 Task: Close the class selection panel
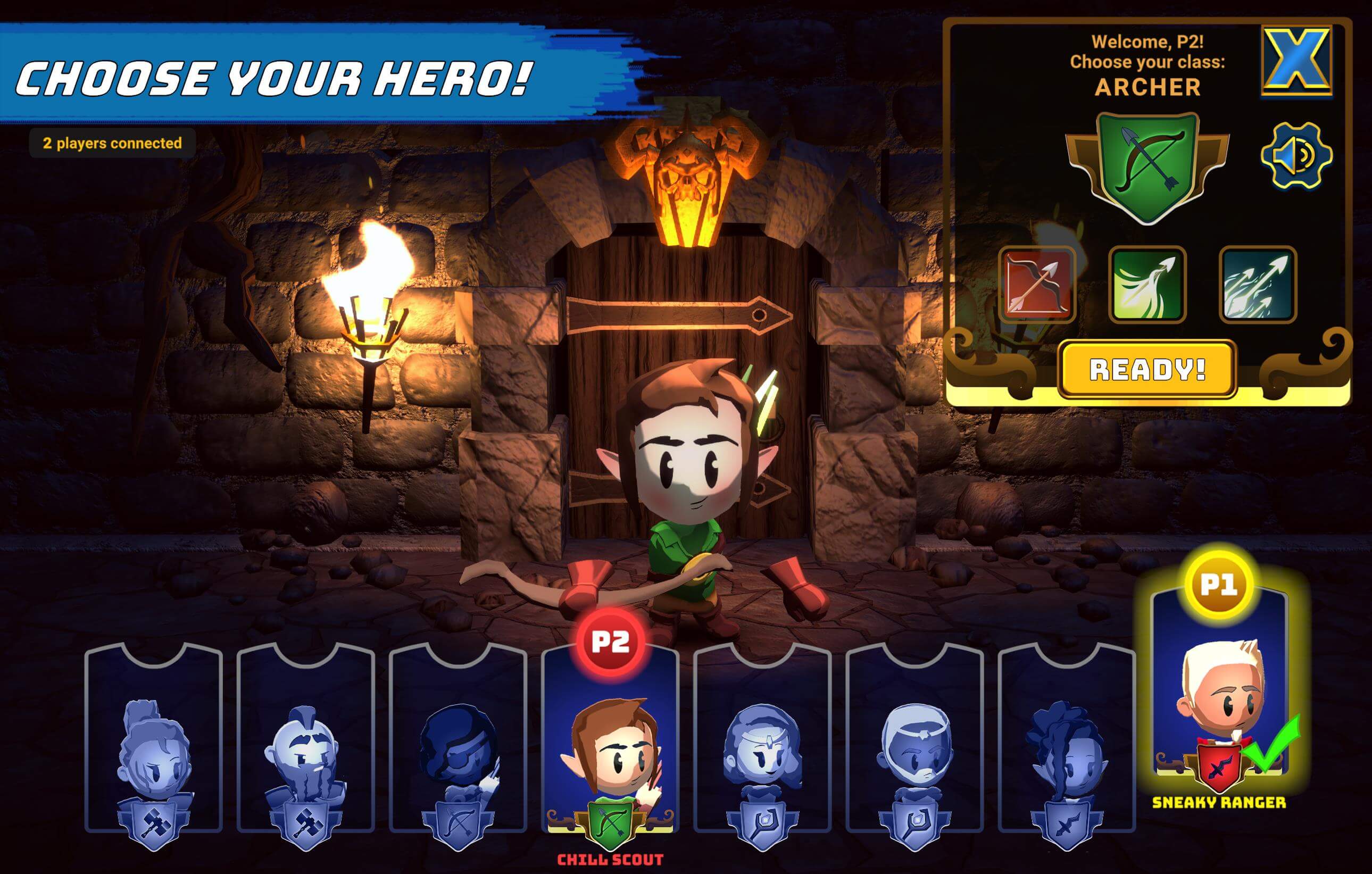pyautogui.click(x=1297, y=61)
